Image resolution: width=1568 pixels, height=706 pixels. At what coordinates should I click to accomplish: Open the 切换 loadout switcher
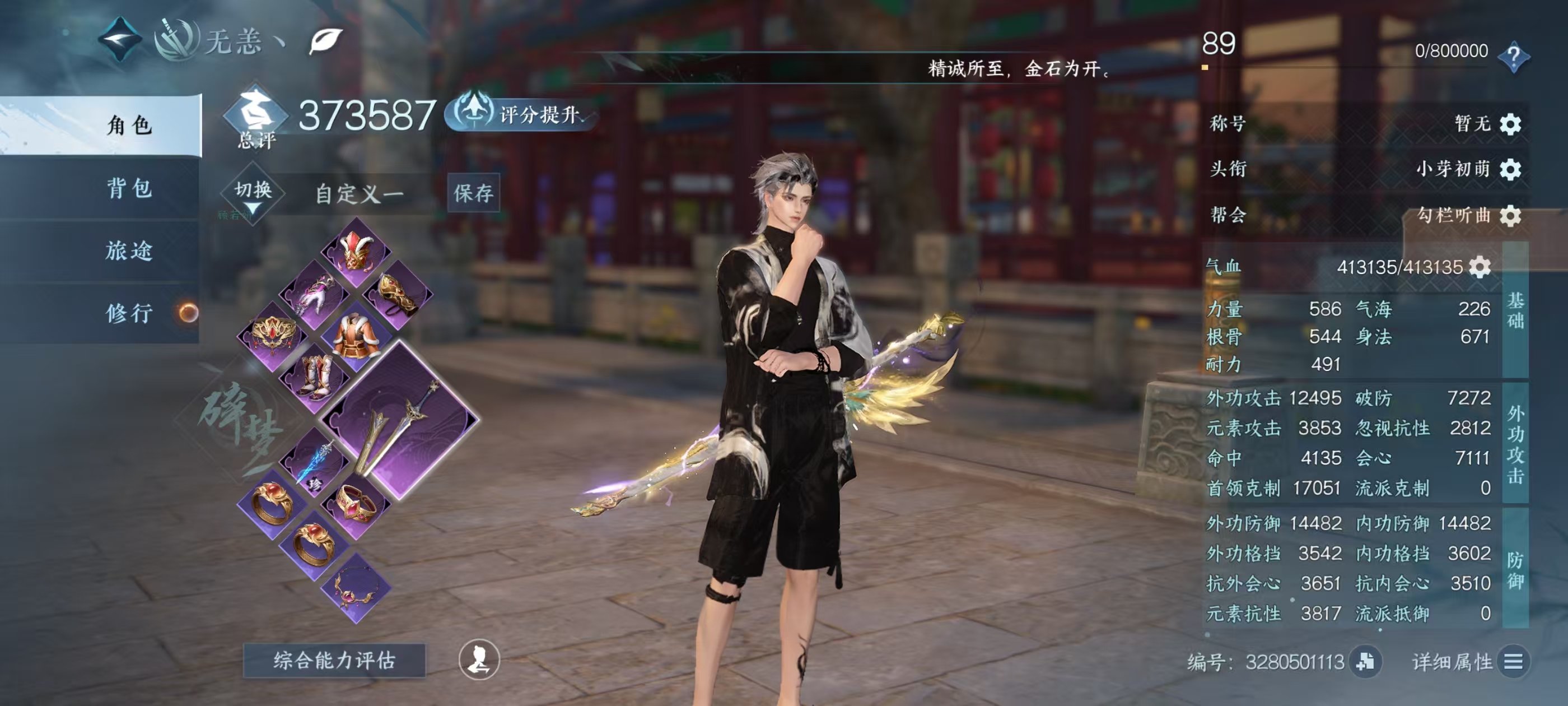click(x=253, y=194)
